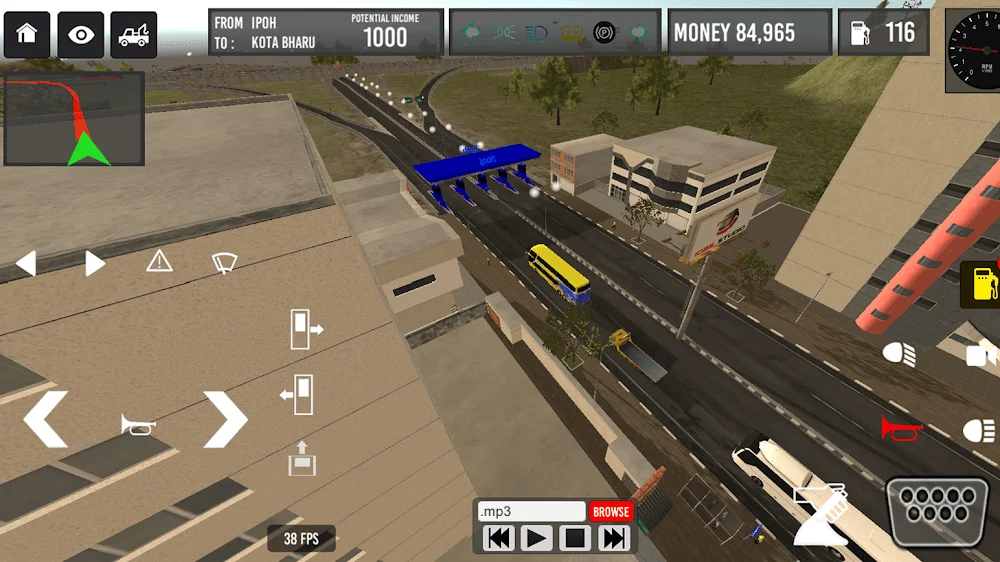Tap the yellow fuel pump button
1000x562 pixels.
[x=981, y=284]
